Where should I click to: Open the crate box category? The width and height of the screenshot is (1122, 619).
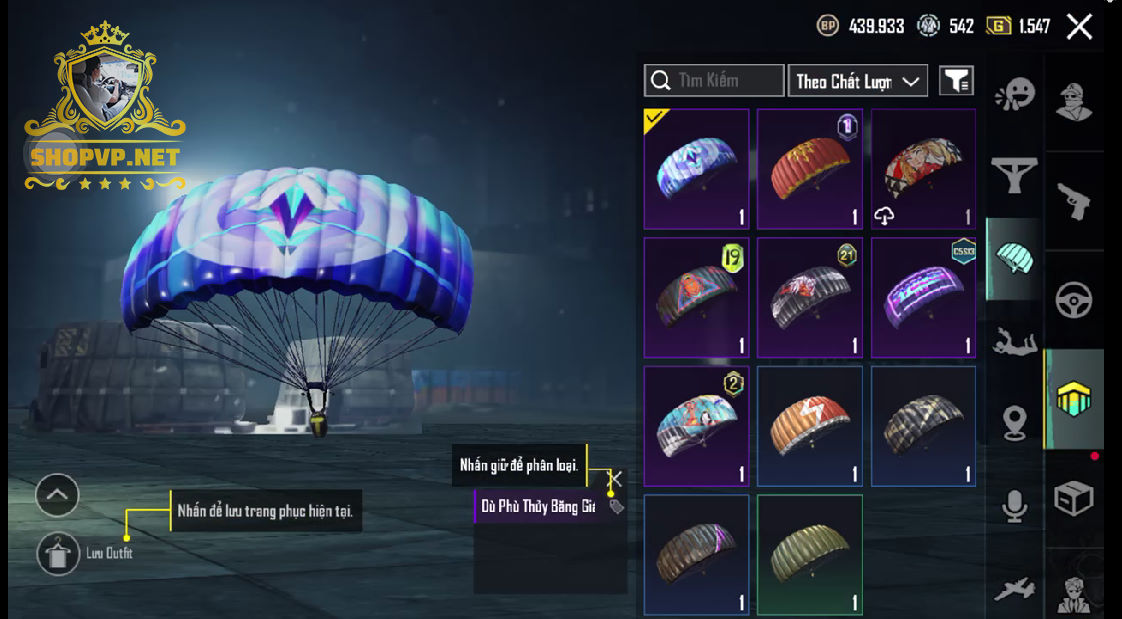1075,497
